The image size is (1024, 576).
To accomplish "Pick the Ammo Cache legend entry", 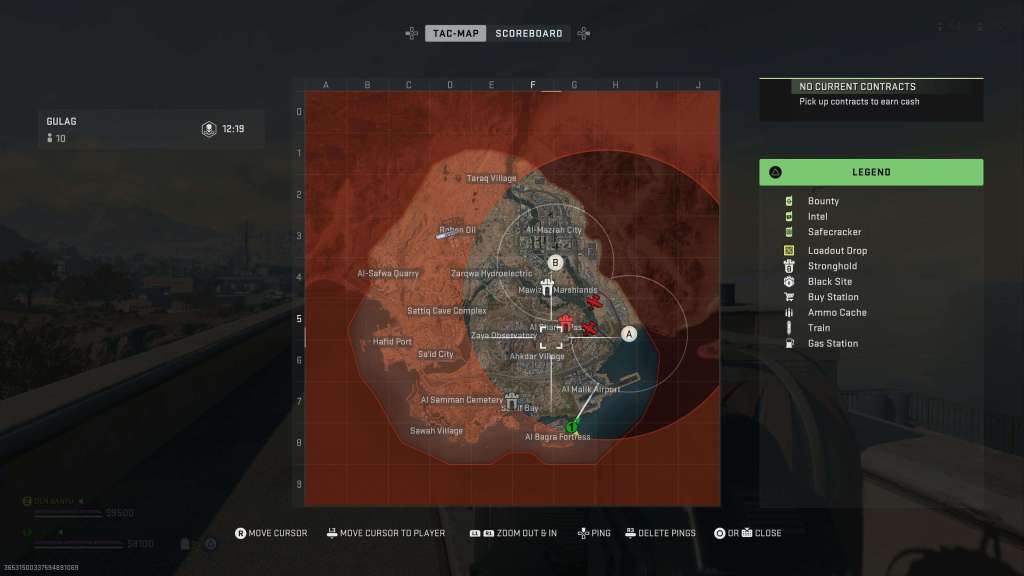I will click(x=837, y=313).
